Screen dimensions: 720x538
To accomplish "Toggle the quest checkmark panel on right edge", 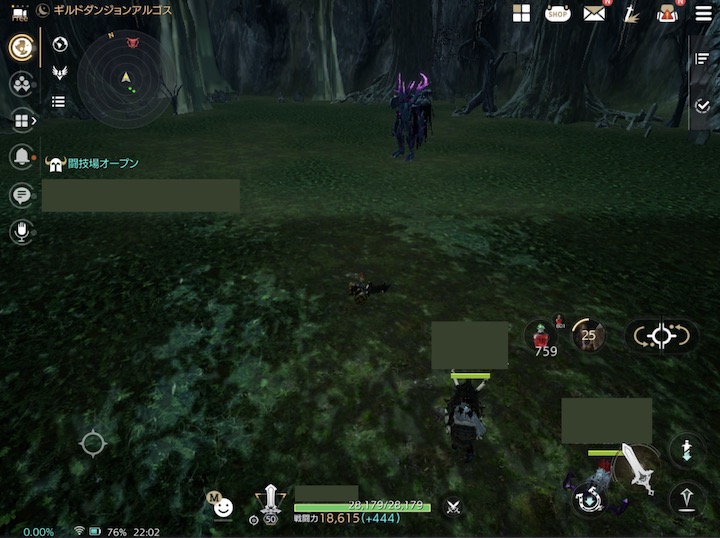I will click(x=702, y=106).
